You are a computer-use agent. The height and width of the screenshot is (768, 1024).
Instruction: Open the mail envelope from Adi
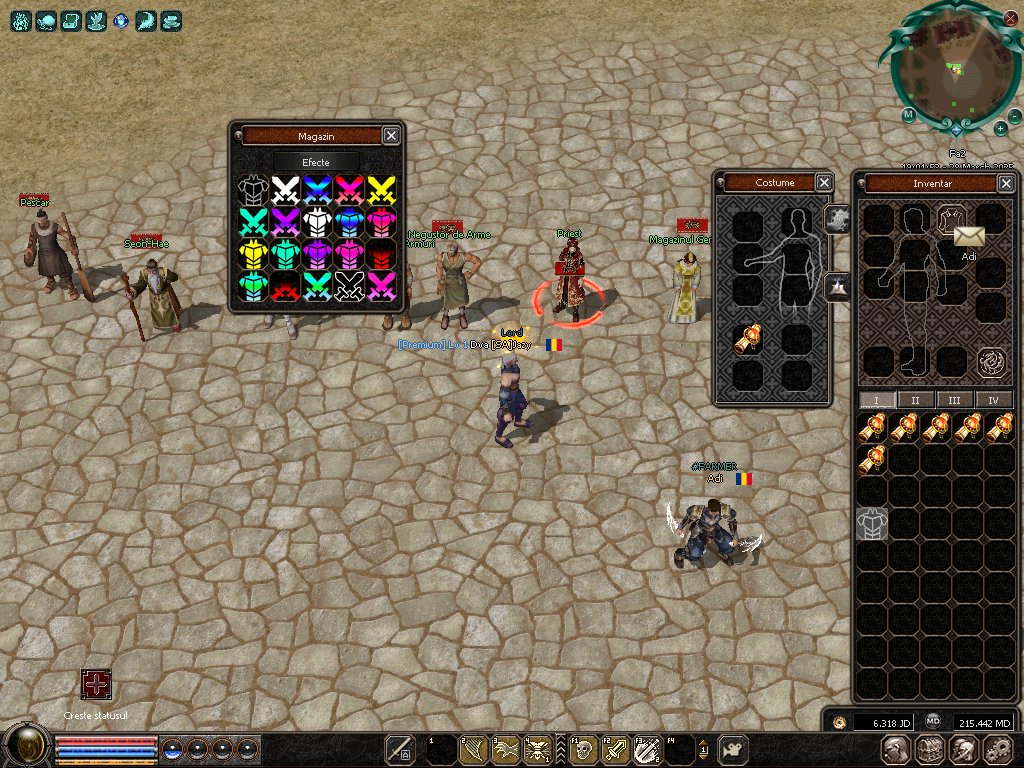[x=968, y=236]
